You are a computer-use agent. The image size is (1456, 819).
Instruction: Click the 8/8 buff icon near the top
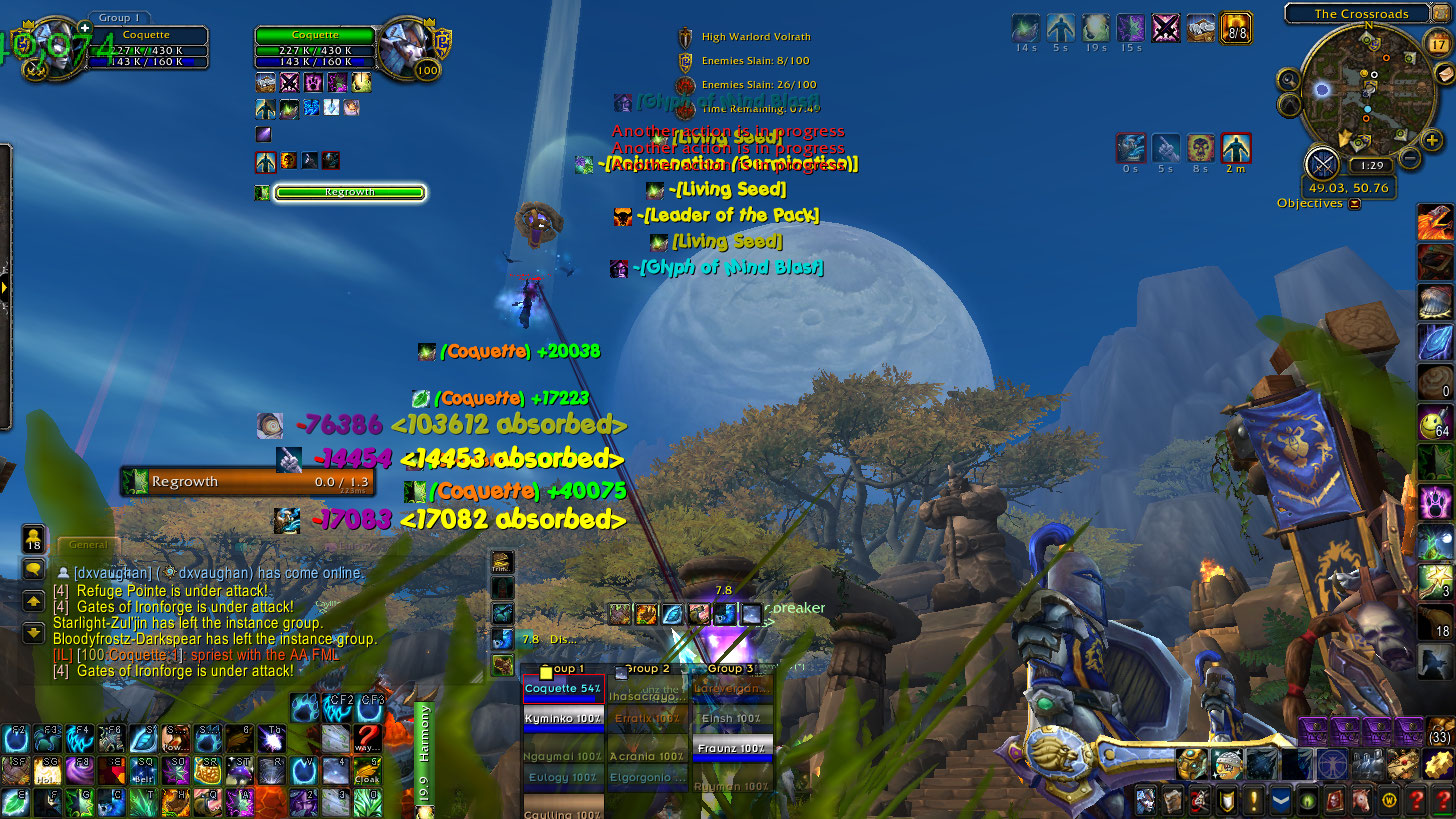tap(1237, 27)
